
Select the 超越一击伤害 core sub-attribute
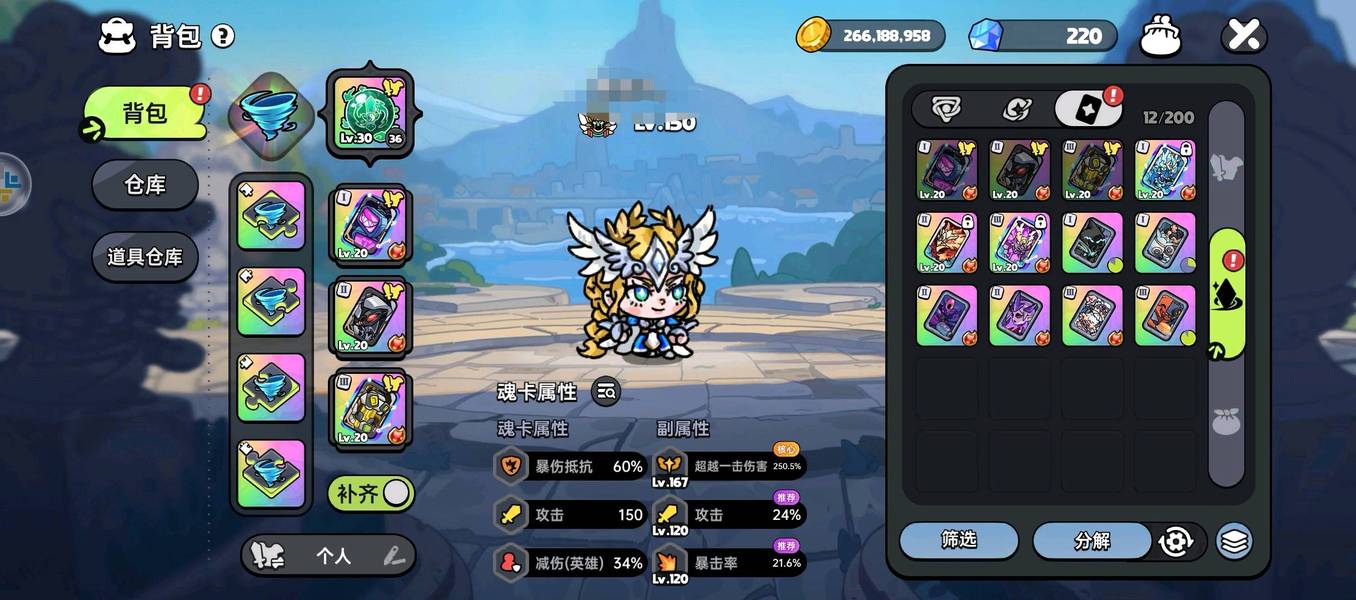[729, 465]
